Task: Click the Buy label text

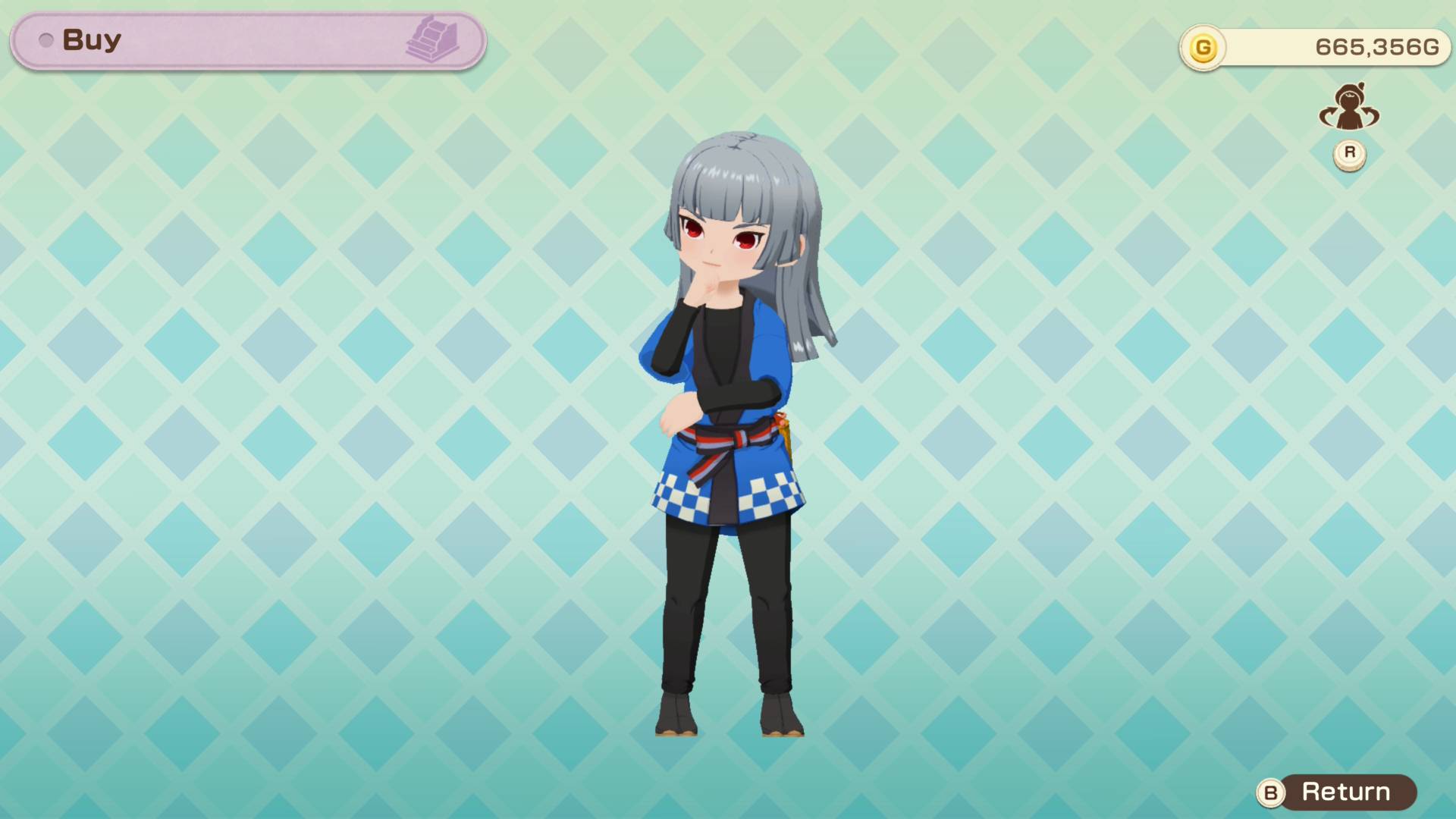Action: [x=91, y=40]
